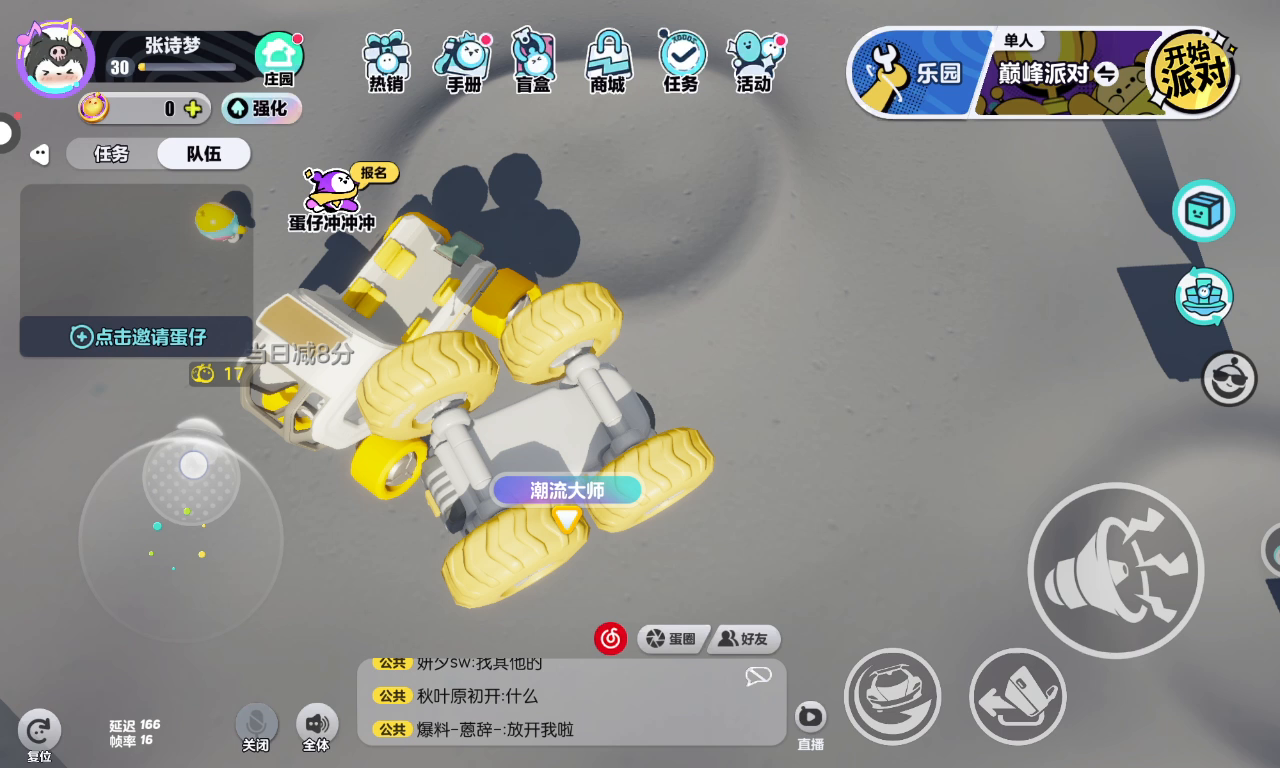The height and width of the screenshot is (768, 1280).
Task: Open the 商城 shop
Action: click(607, 60)
